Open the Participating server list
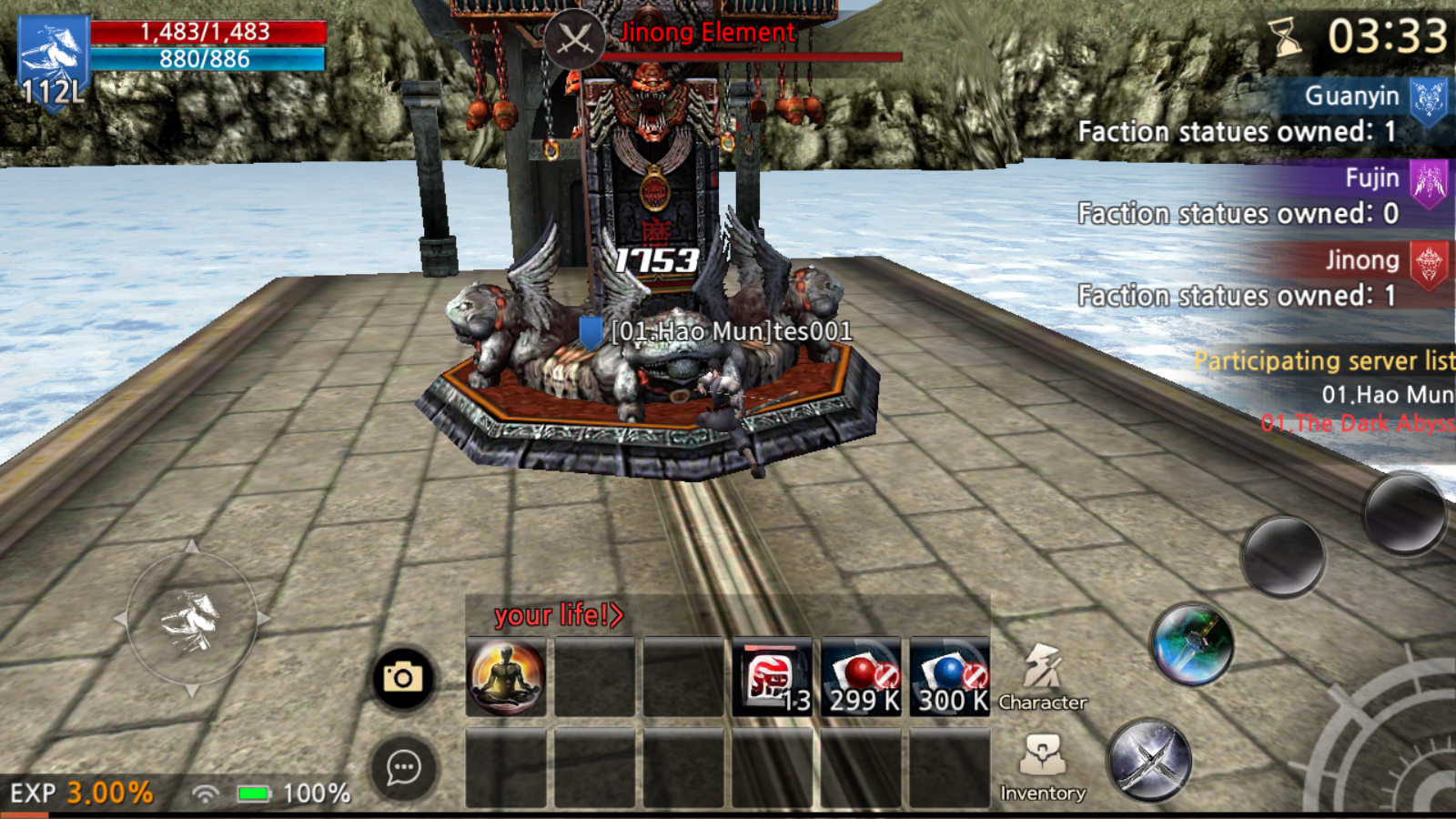This screenshot has height=819, width=1456. click(1323, 360)
